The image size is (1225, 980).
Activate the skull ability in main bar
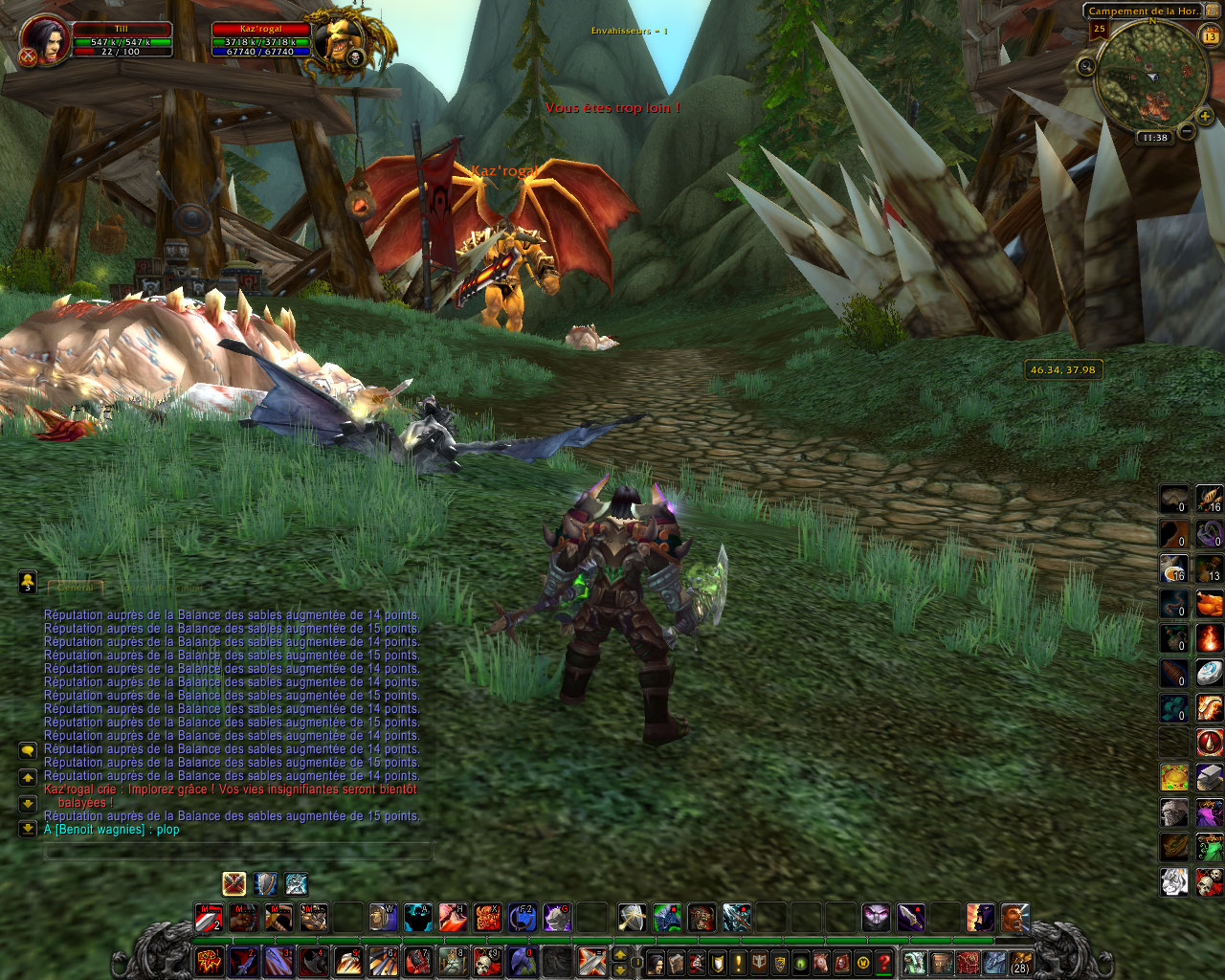point(488,961)
